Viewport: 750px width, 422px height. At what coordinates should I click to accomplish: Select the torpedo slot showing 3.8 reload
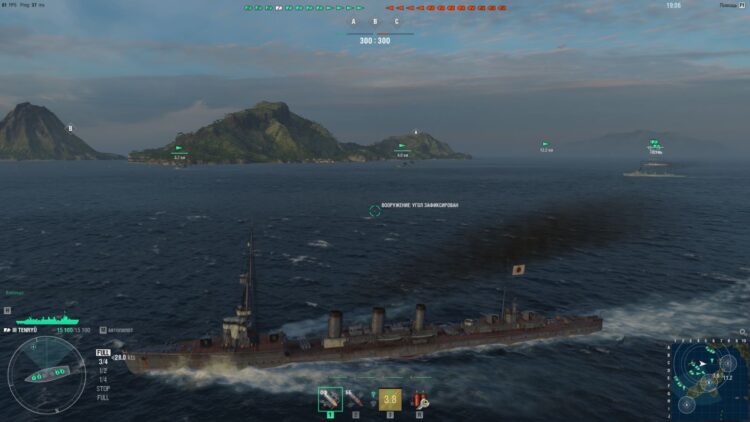coord(388,400)
